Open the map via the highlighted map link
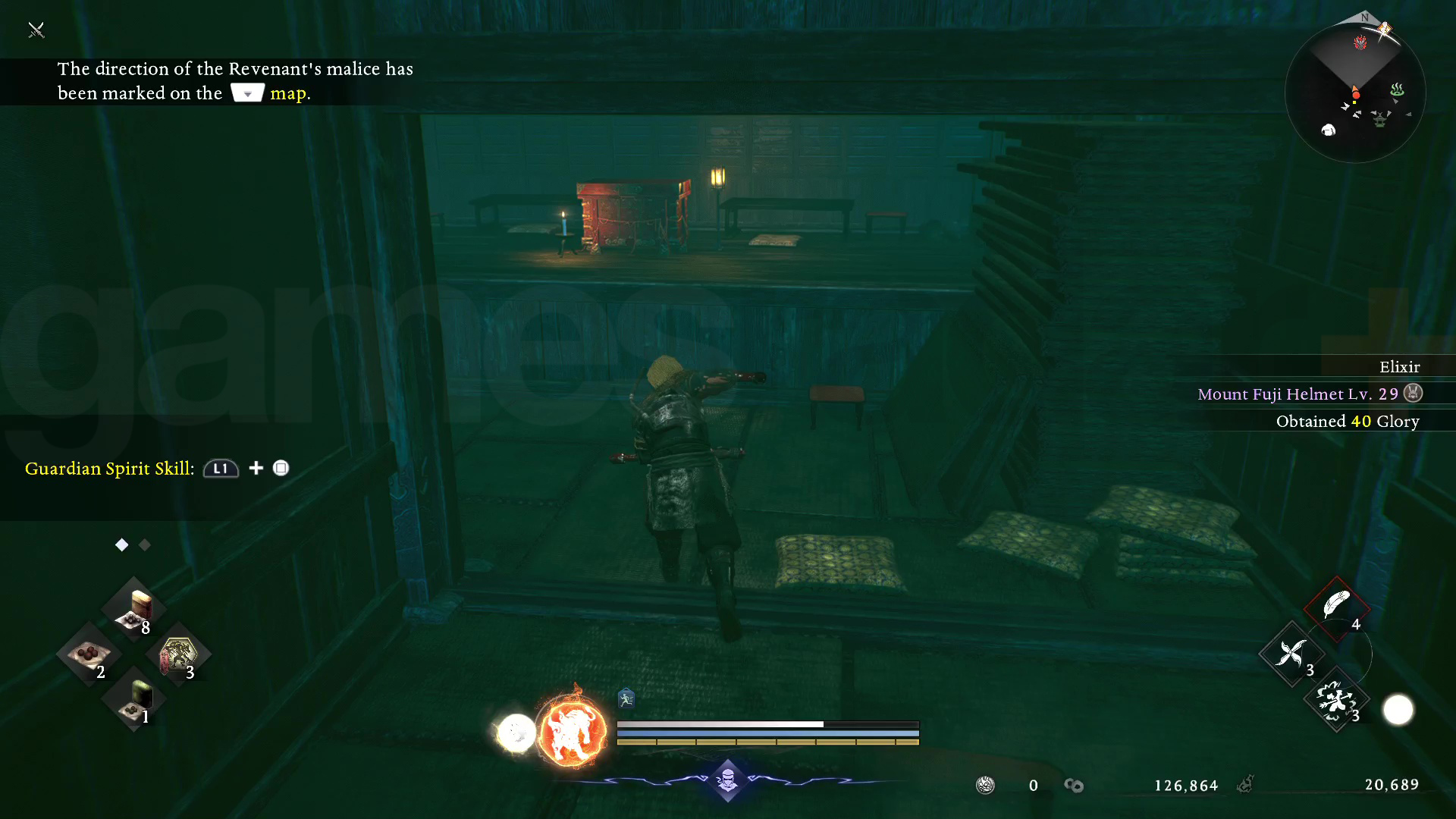1456x819 pixels. (x=288, y=93)
